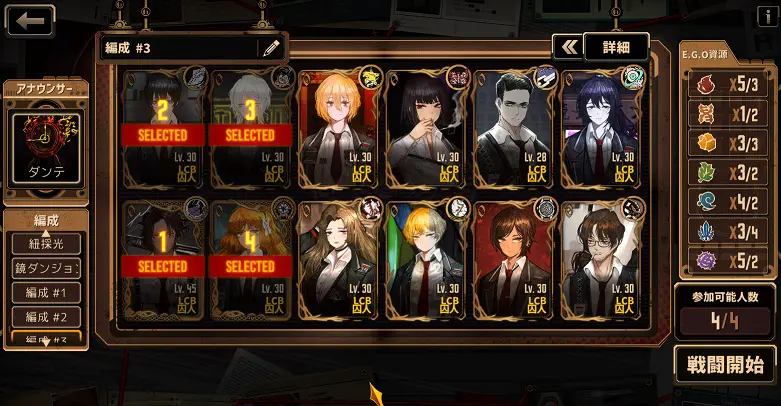This screenshot has width=781, height=406.
Task: Deselect the character card marked 2
Action: coord(163,127)
